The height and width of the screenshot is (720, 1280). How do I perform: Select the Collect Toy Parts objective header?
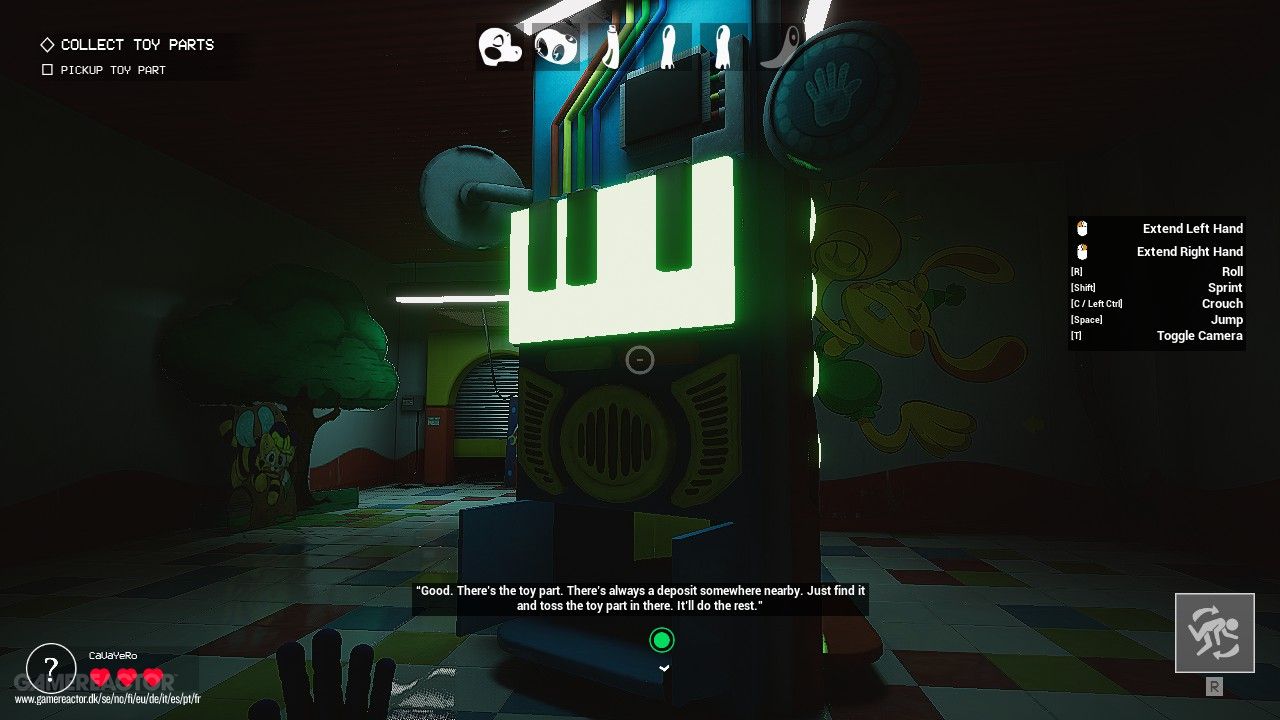pos(137,45)
